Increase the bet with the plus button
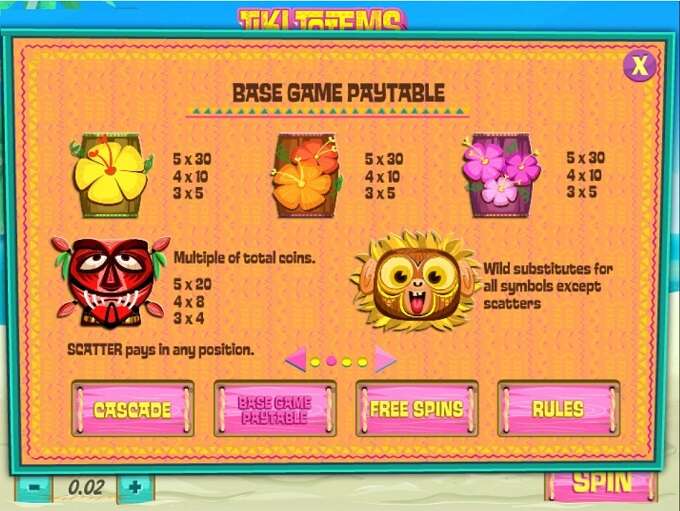The width and height of the screenshot is (680, 511). tap(135, 487)
